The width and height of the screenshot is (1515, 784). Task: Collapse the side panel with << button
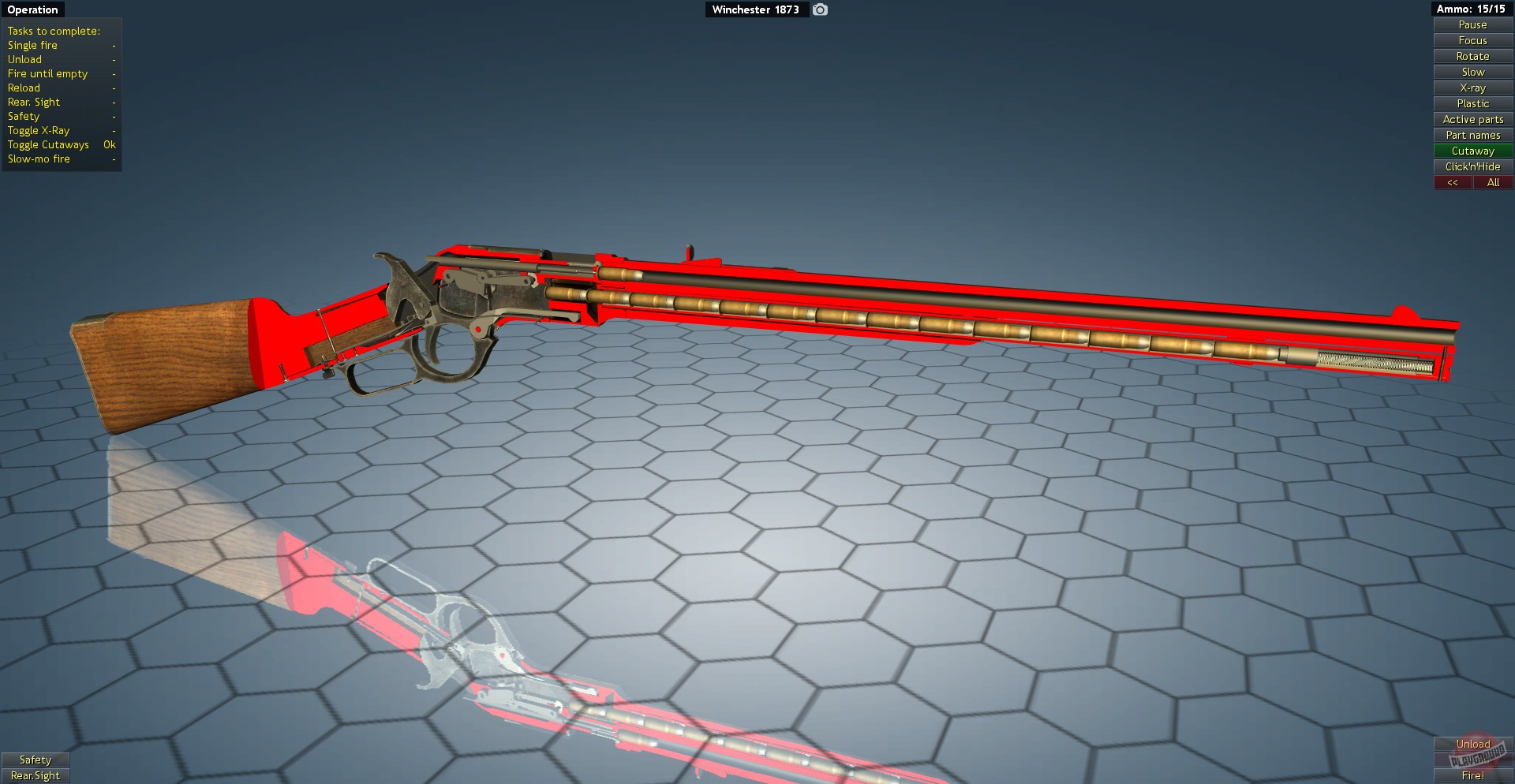[x=1453, y=182]
